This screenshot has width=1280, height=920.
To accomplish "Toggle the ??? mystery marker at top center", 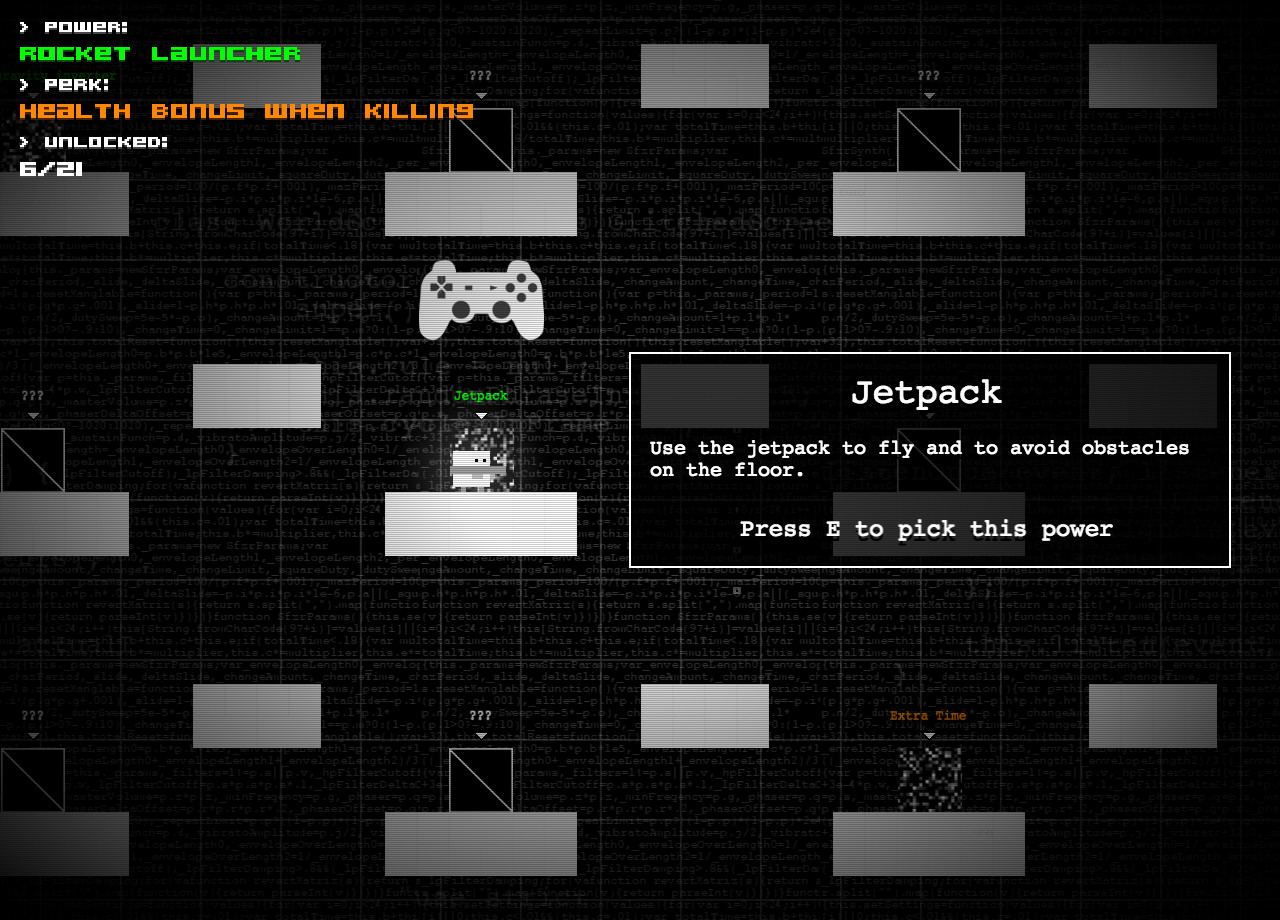I will click(480, 74).
